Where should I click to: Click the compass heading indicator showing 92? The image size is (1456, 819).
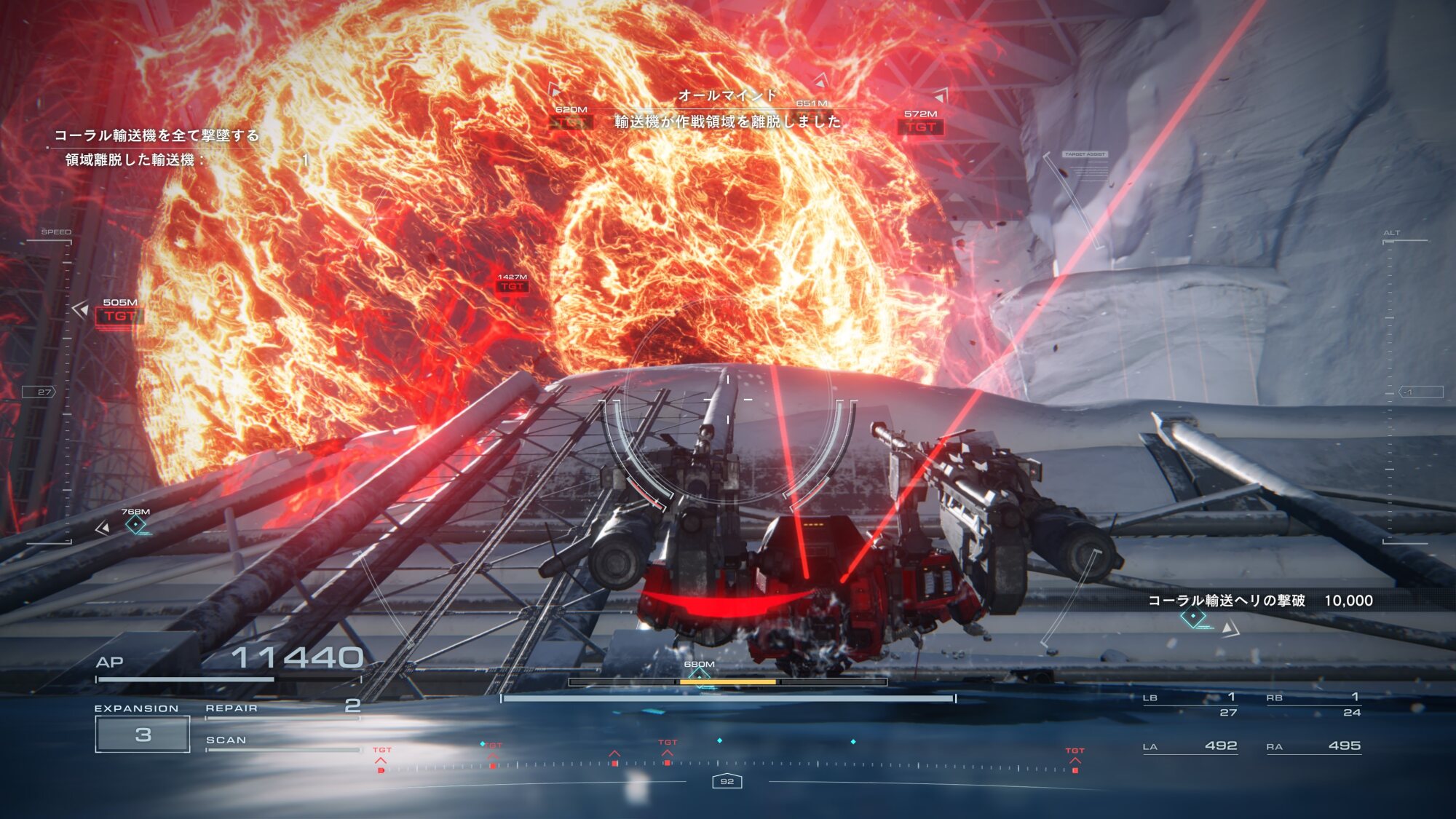(727, 781)
